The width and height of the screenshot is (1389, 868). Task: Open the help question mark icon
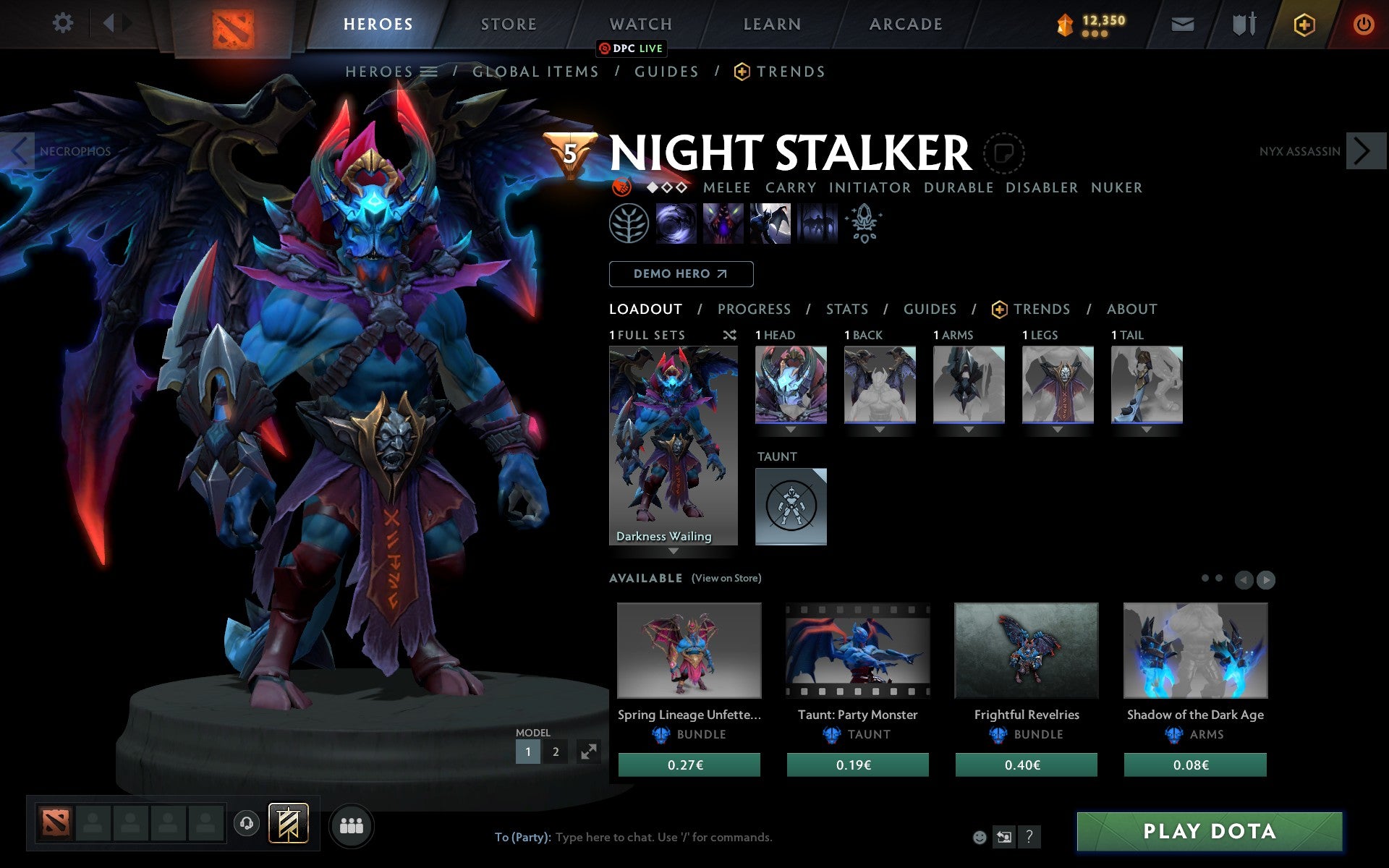pos(1029,838)
